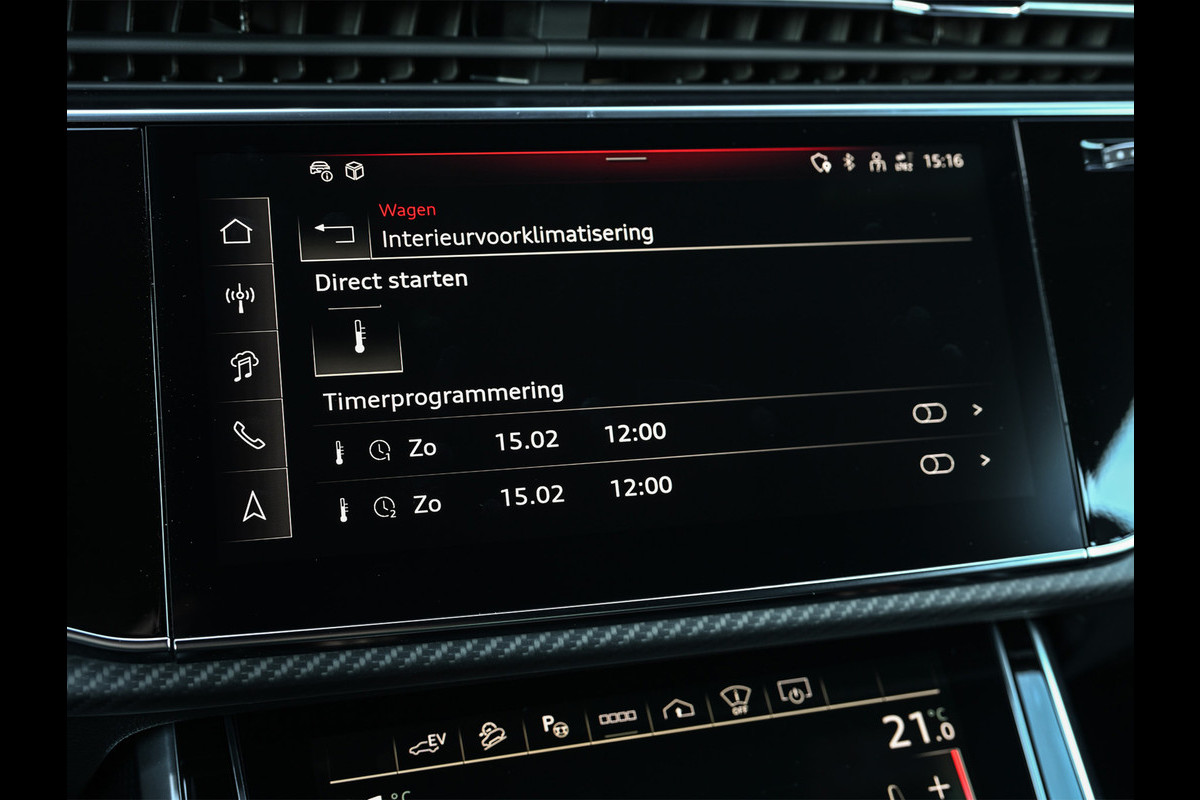Open the media music note menu
This screenshot has height=800, width=1200.
coord(244,366)
